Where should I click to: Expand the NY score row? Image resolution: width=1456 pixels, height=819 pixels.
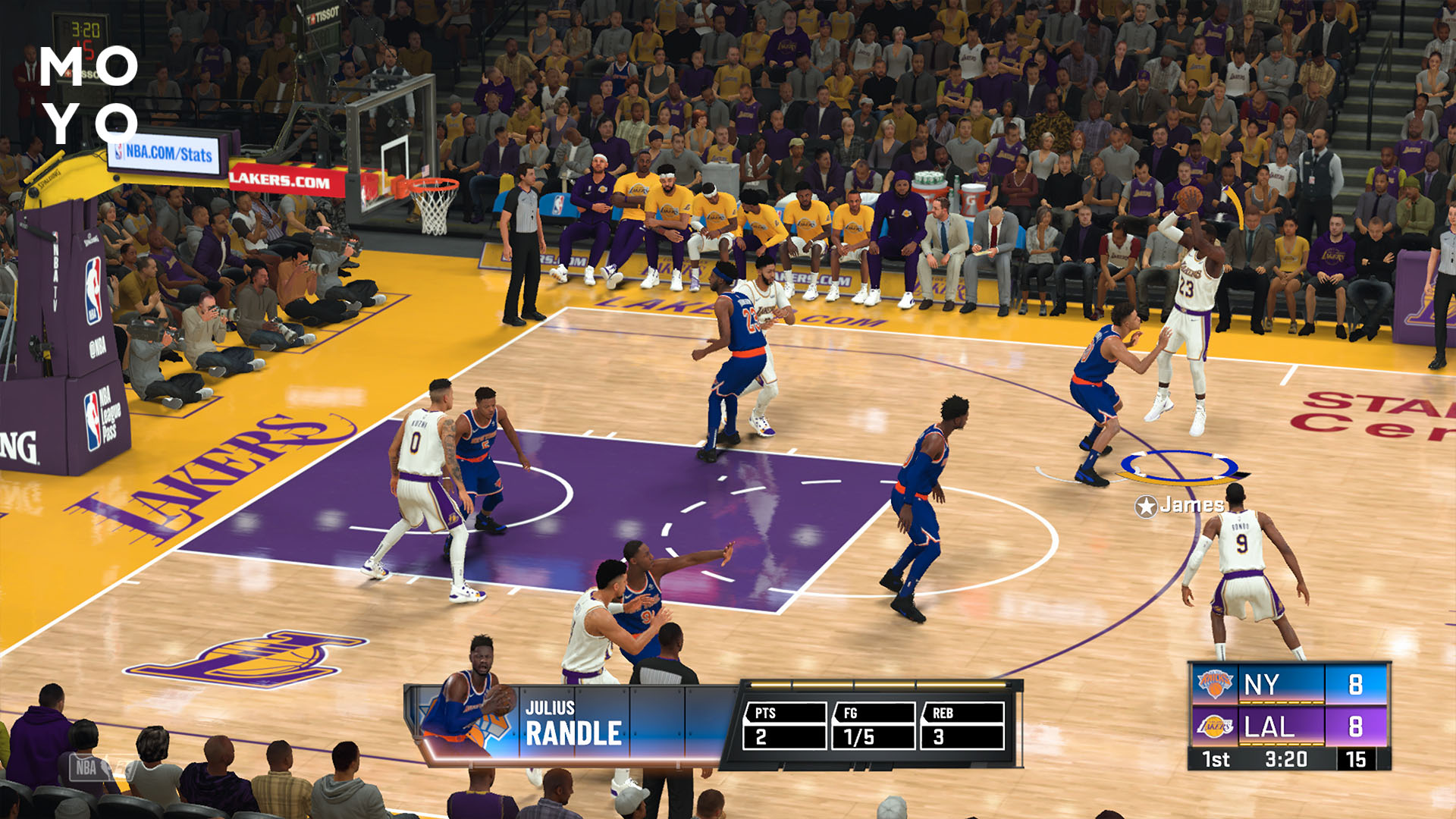click(x=1274, y=685)
